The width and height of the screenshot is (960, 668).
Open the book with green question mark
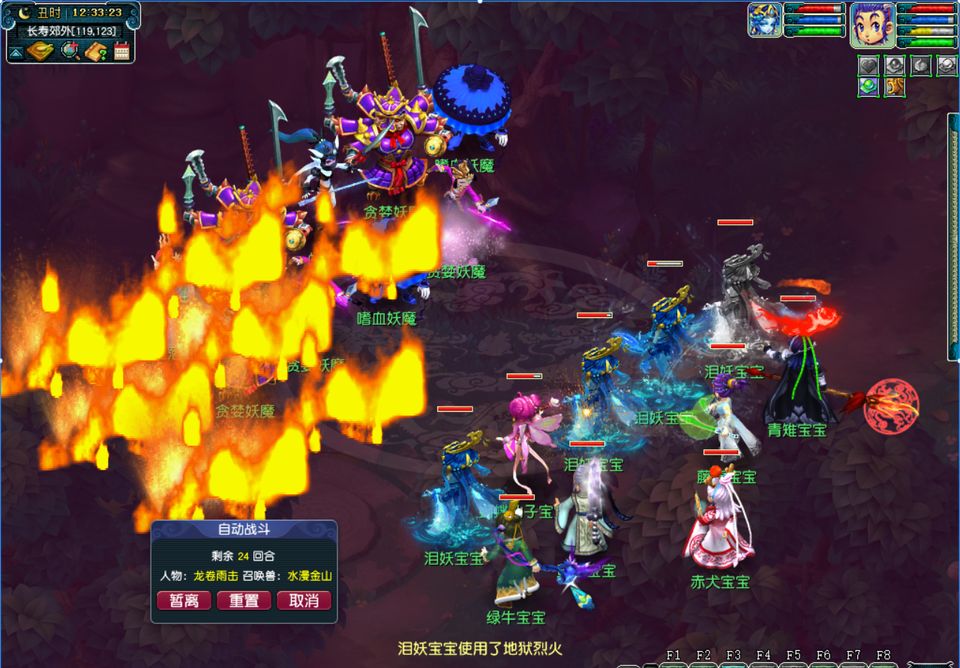(x=96, y=51)
